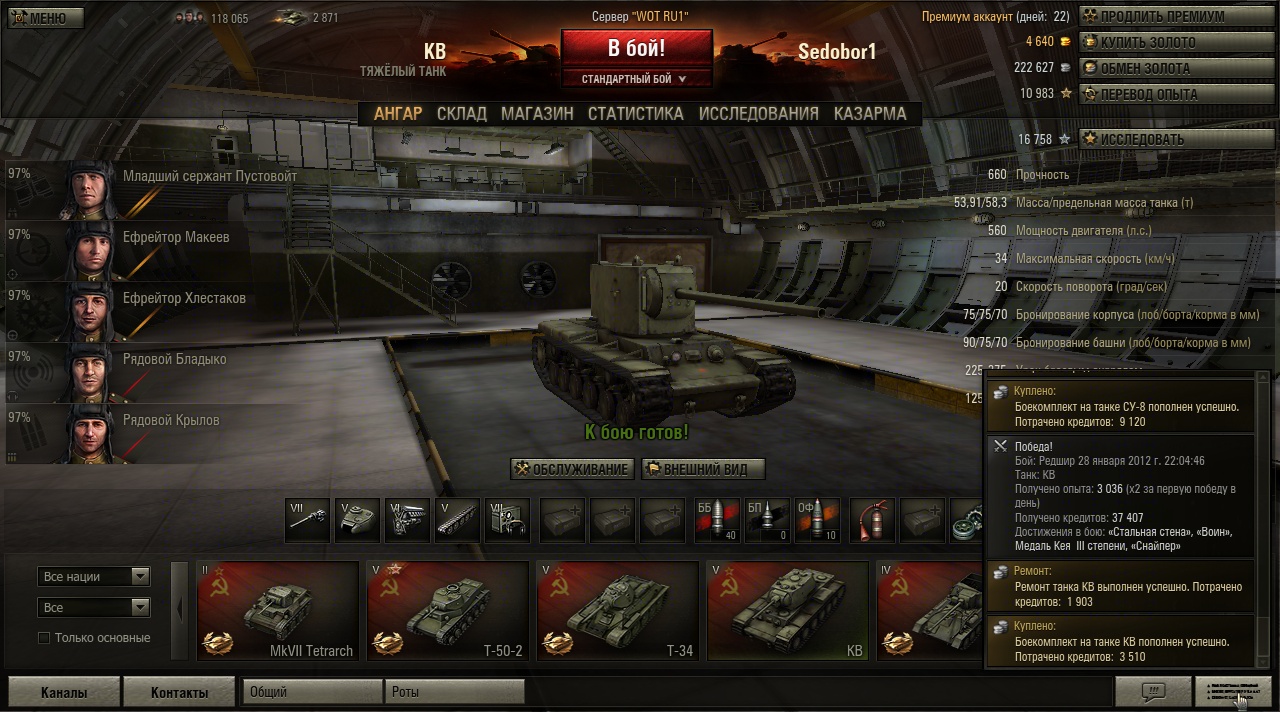The height and width of the screenshot is (712, 1280).
Task: Switch to the Исследования tab
Action: coord(758,114)
